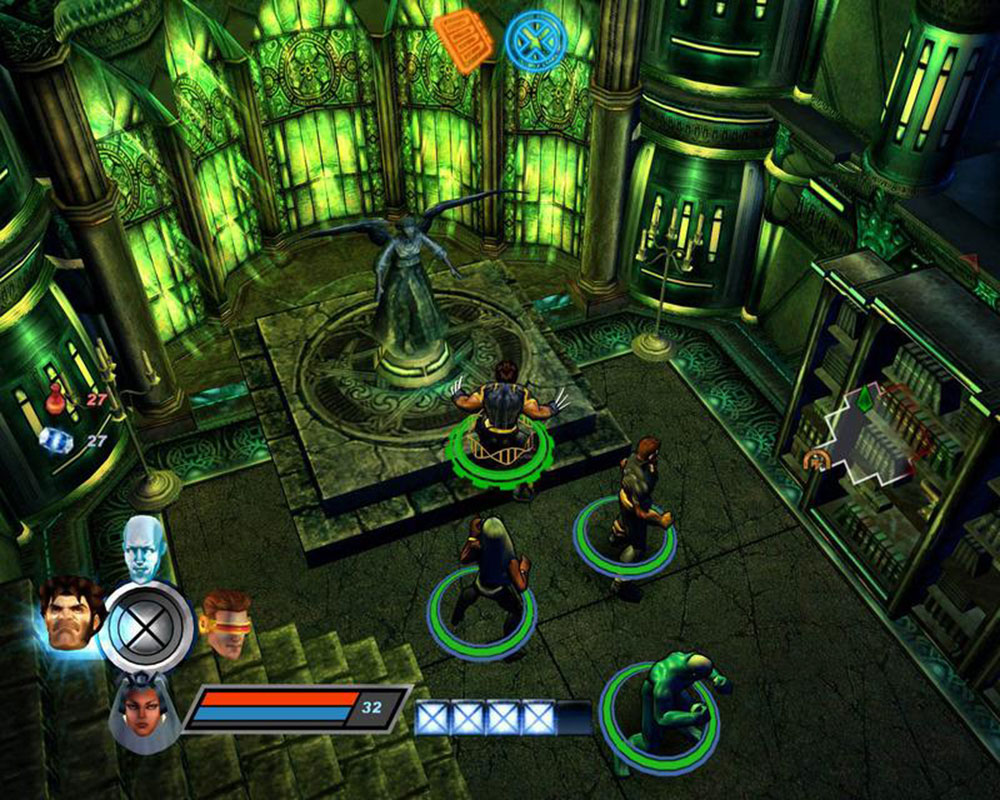Click the blue circled X icon
Viewport: 1000px width, 800px height.
[x=535, y=42]
